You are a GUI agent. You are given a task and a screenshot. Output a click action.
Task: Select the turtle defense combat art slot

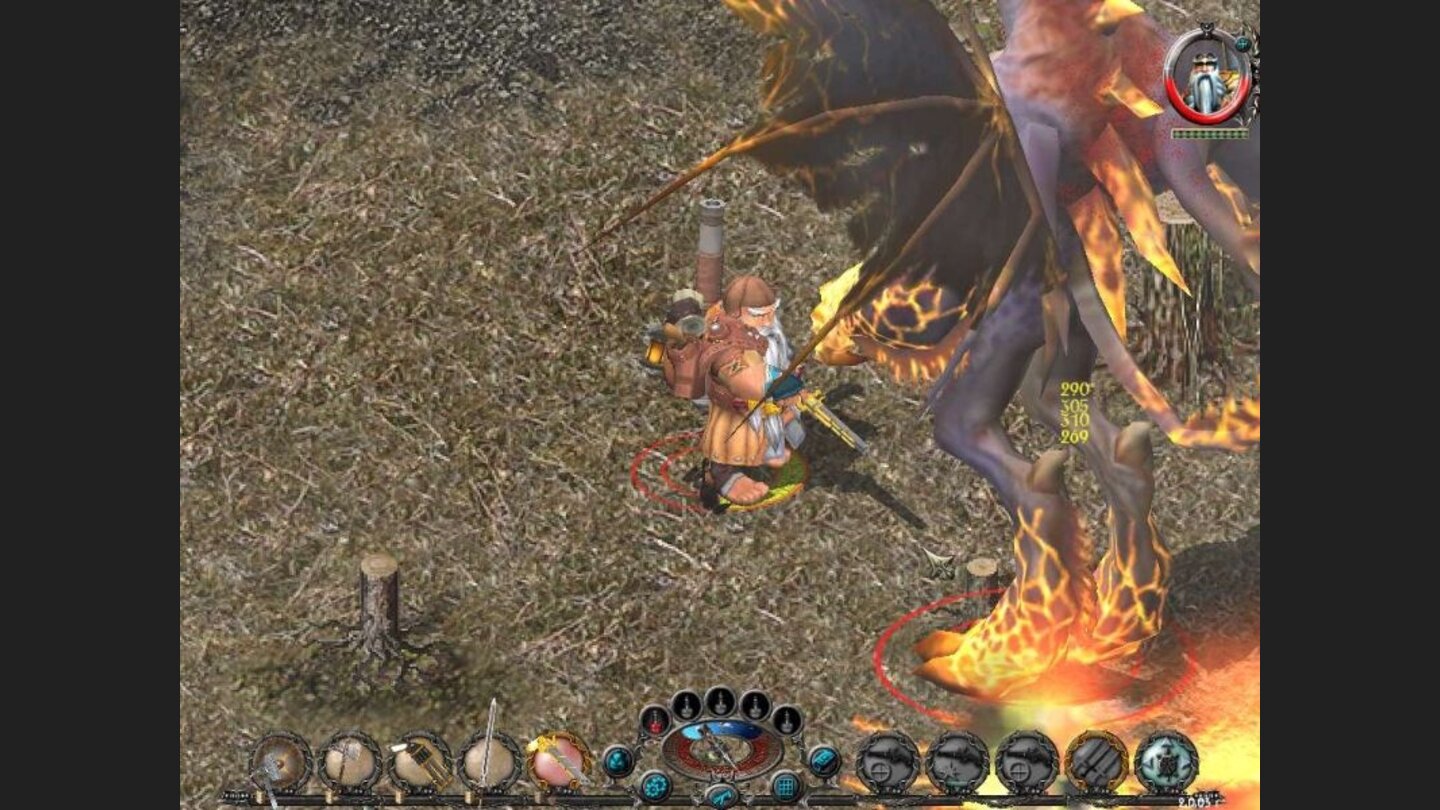pos(1167,760)
